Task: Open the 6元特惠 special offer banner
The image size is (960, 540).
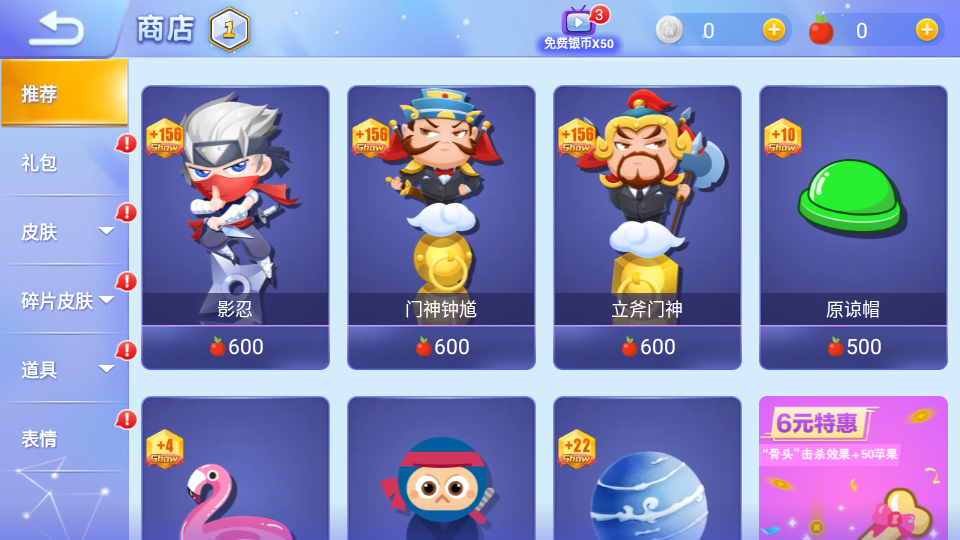Action: [853, 470]
